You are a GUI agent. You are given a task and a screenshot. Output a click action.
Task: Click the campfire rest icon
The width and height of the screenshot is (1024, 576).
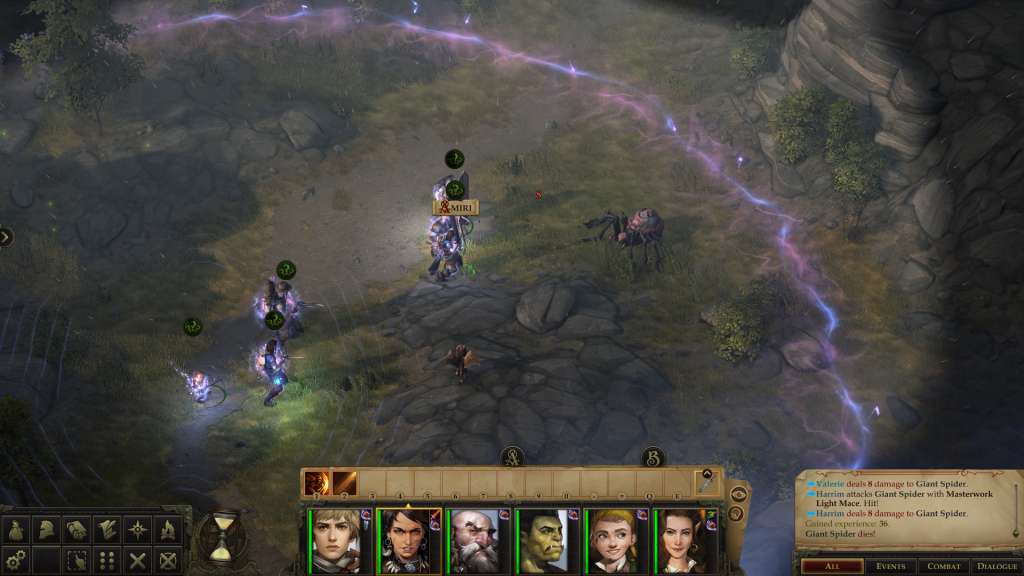[167, 531]
